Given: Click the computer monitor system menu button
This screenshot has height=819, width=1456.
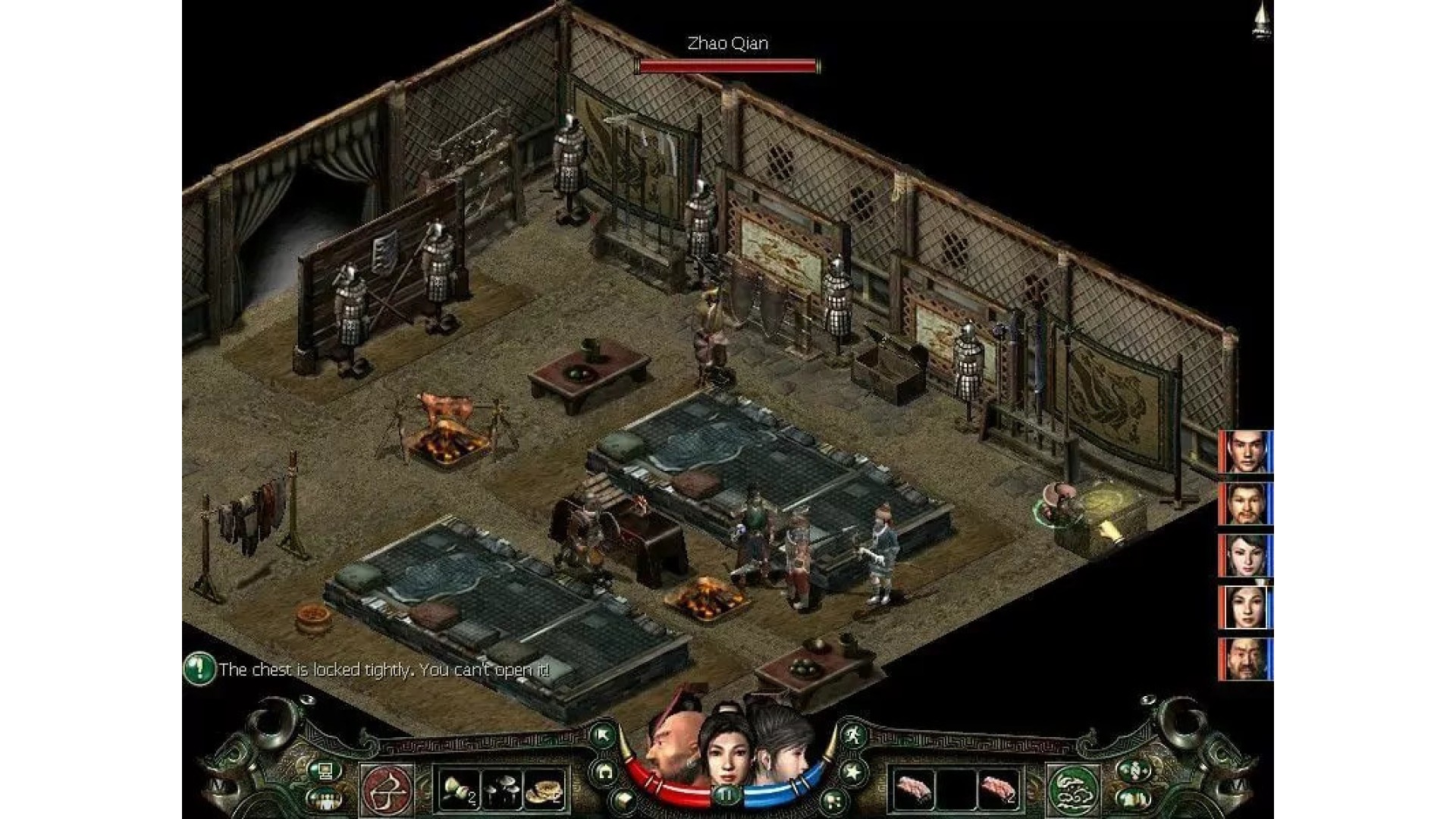Looking at the screenshot, I should tap(326, 771).
